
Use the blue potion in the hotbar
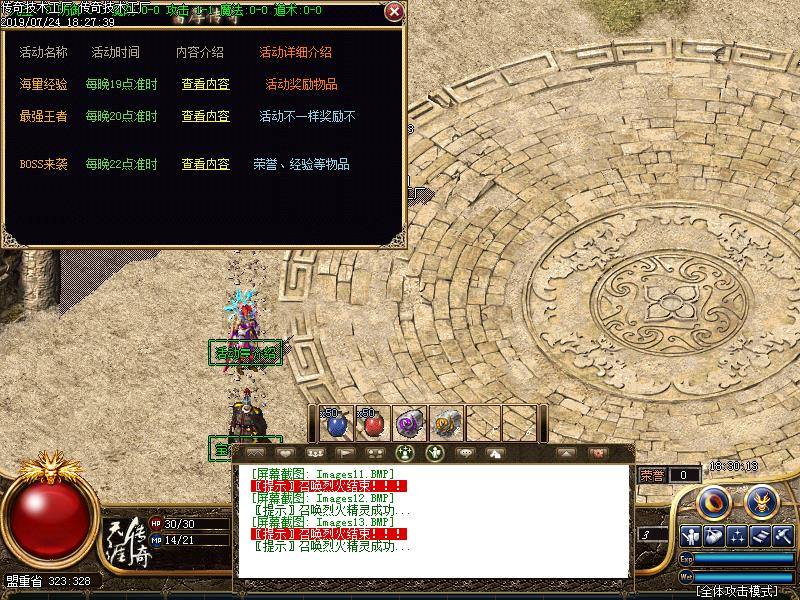tap(337, 423)
